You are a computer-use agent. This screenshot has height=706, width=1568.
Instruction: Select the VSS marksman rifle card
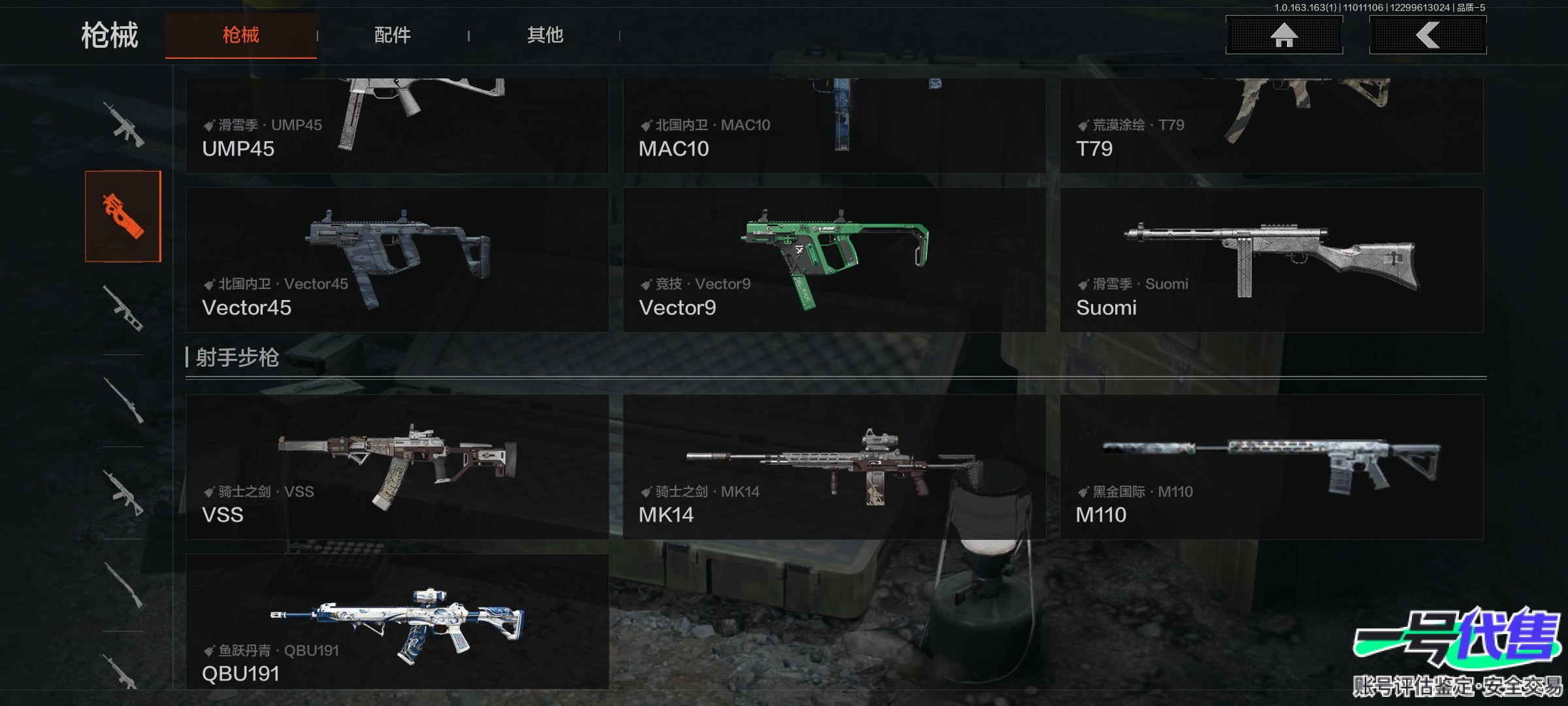[397, 467]
